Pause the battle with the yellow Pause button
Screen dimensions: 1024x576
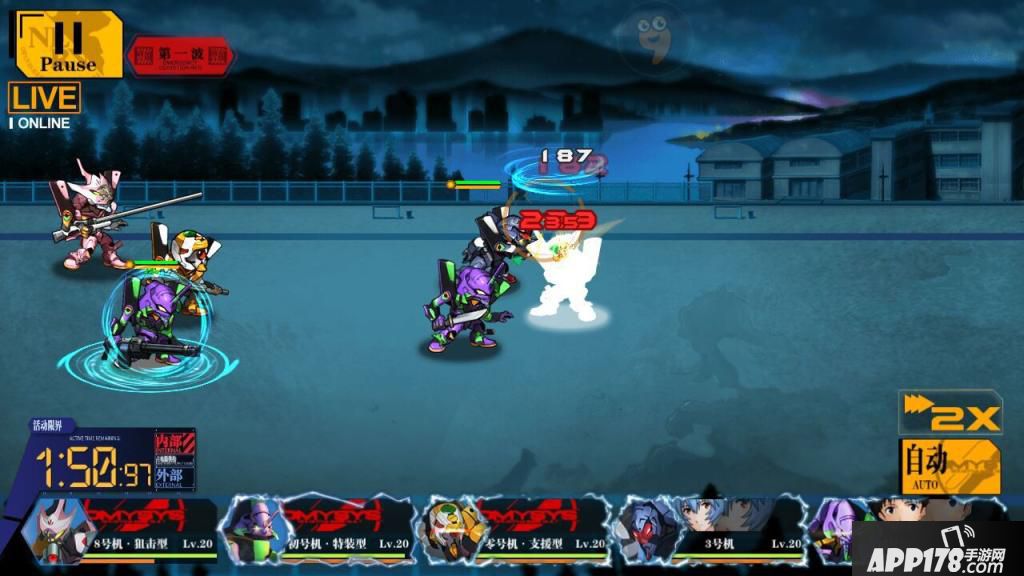tap(68, 46)
